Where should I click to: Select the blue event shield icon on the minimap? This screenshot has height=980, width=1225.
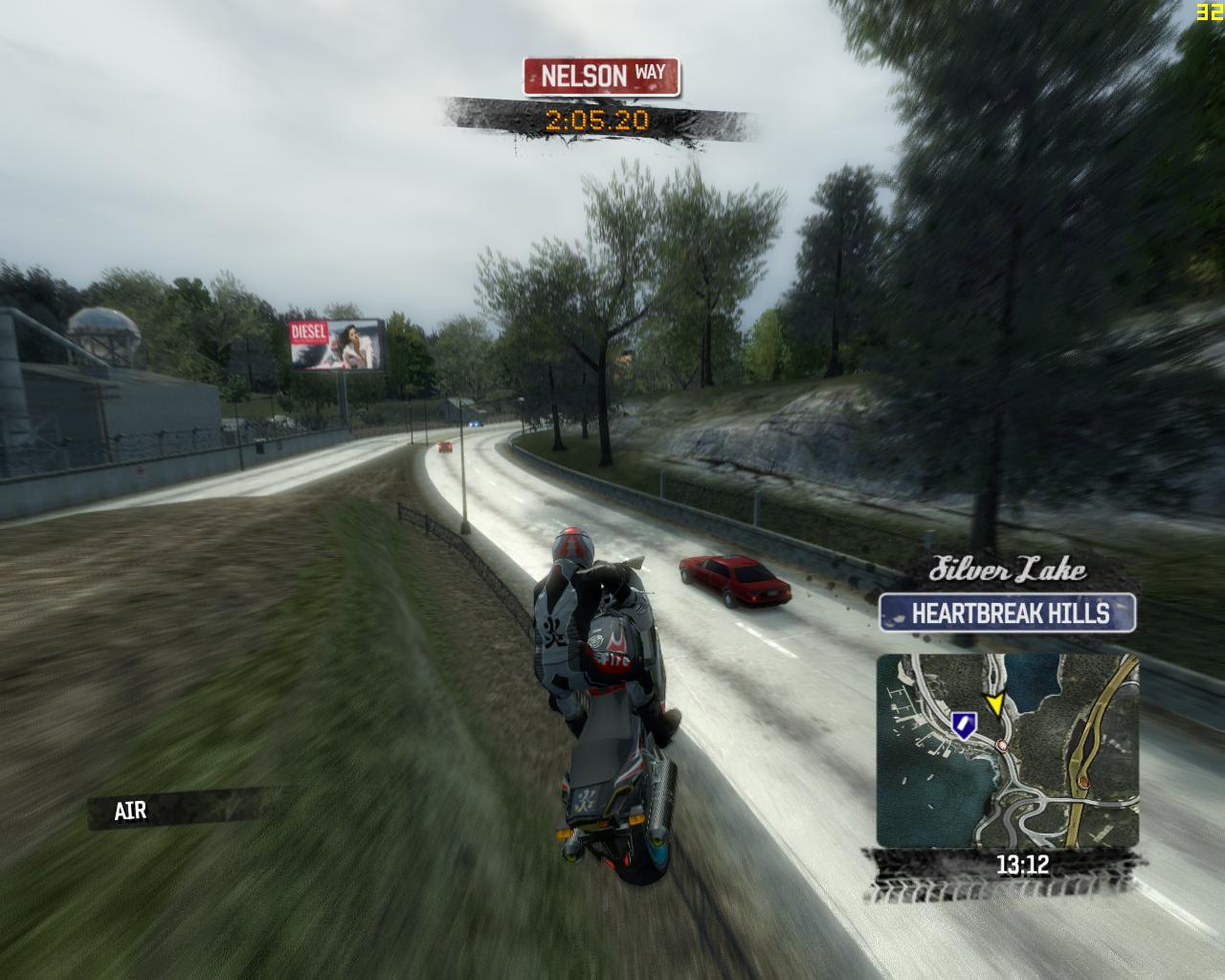point(962,724)
